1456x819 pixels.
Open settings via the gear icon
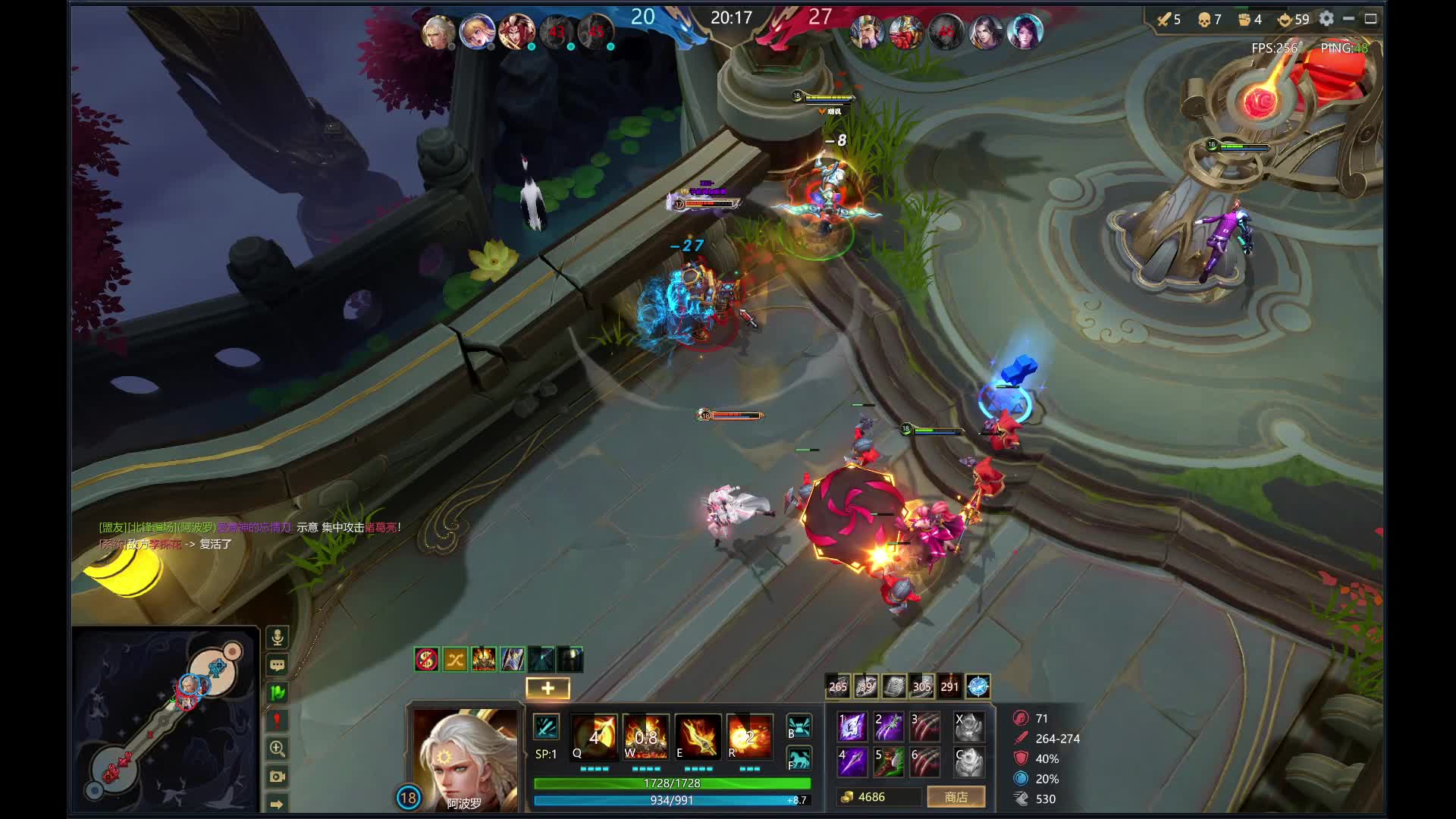(1326, 19)
